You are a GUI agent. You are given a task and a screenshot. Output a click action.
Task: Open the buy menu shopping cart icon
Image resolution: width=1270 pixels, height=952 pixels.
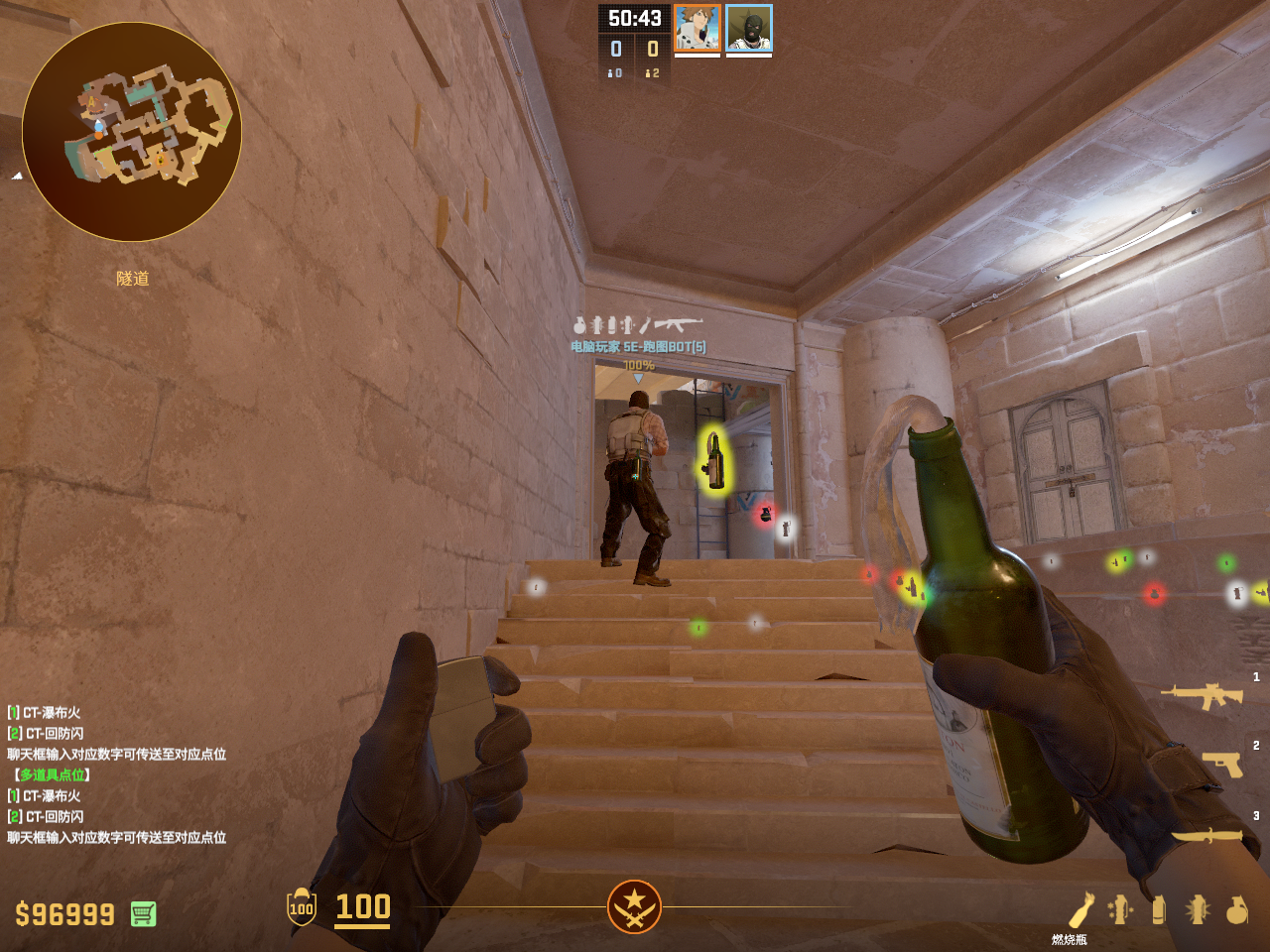click(x=143, y=913)
